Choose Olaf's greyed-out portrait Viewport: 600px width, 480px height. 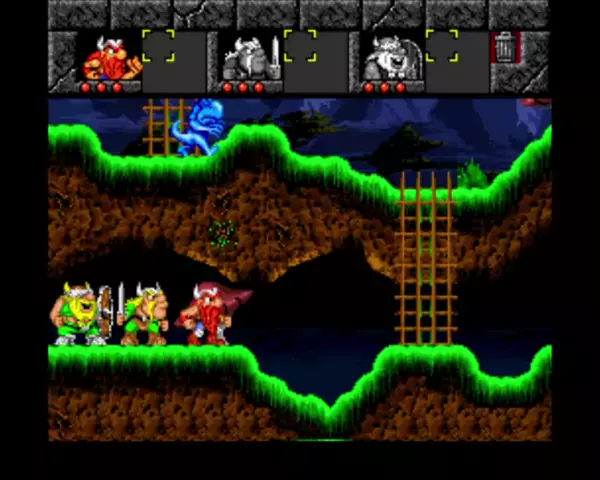390,59
